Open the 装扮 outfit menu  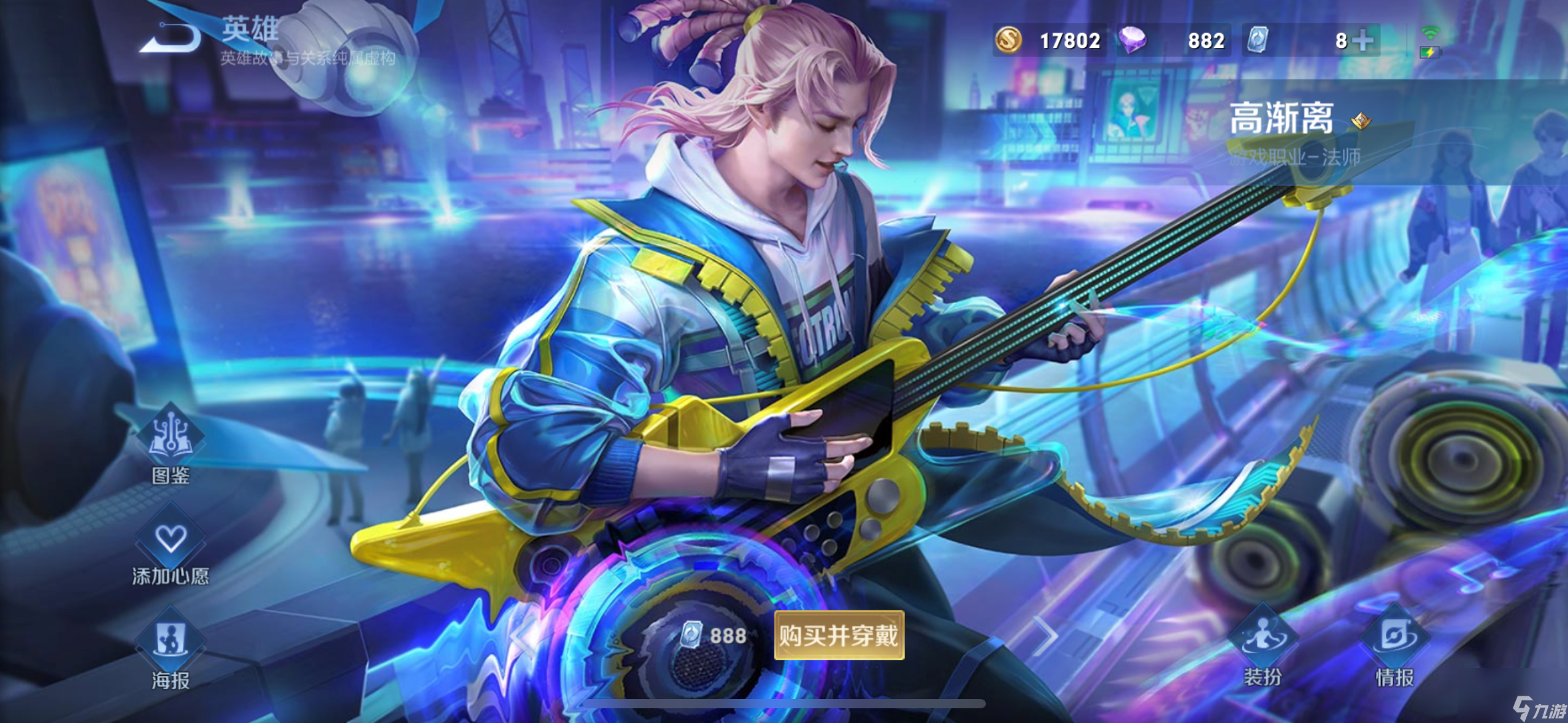click(1262, 644)
